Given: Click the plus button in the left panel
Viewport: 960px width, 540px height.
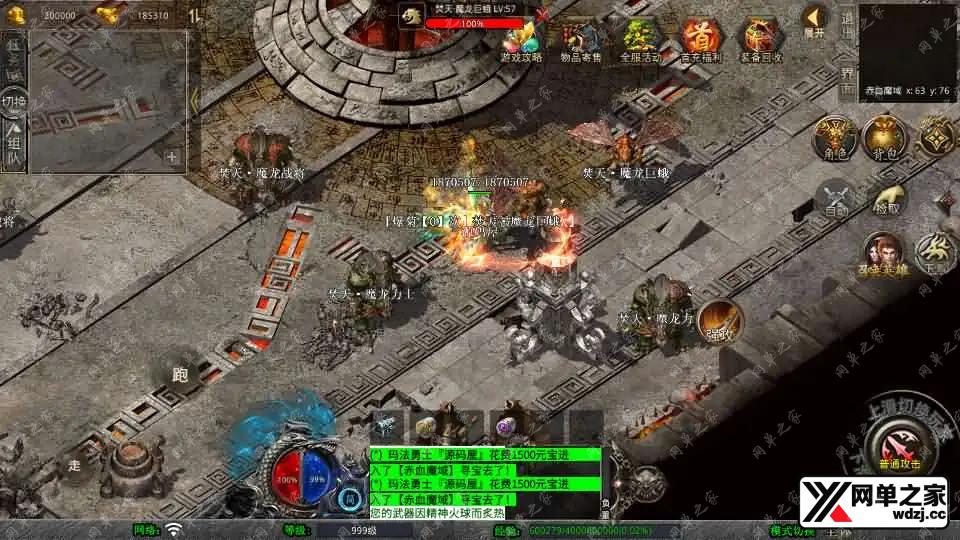Looking at the screenshot, I should coord(172,156).
